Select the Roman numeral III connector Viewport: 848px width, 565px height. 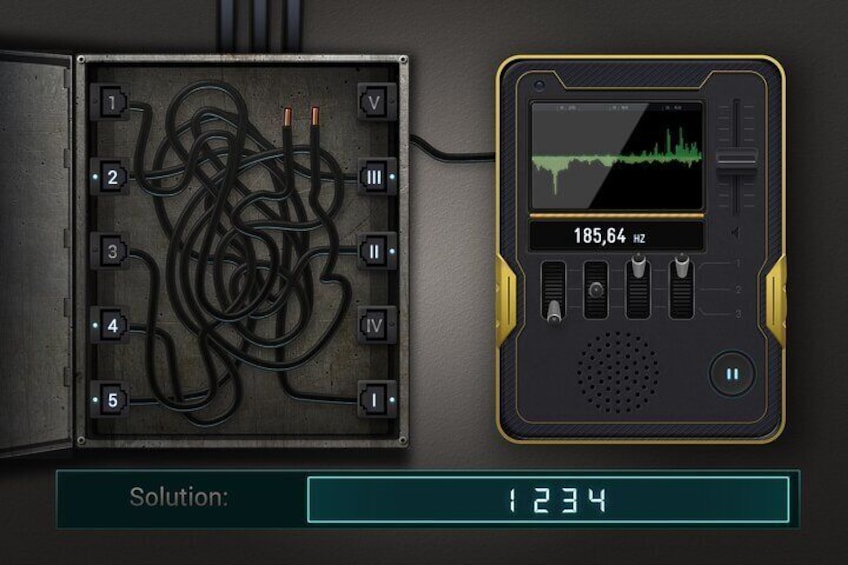373,178
